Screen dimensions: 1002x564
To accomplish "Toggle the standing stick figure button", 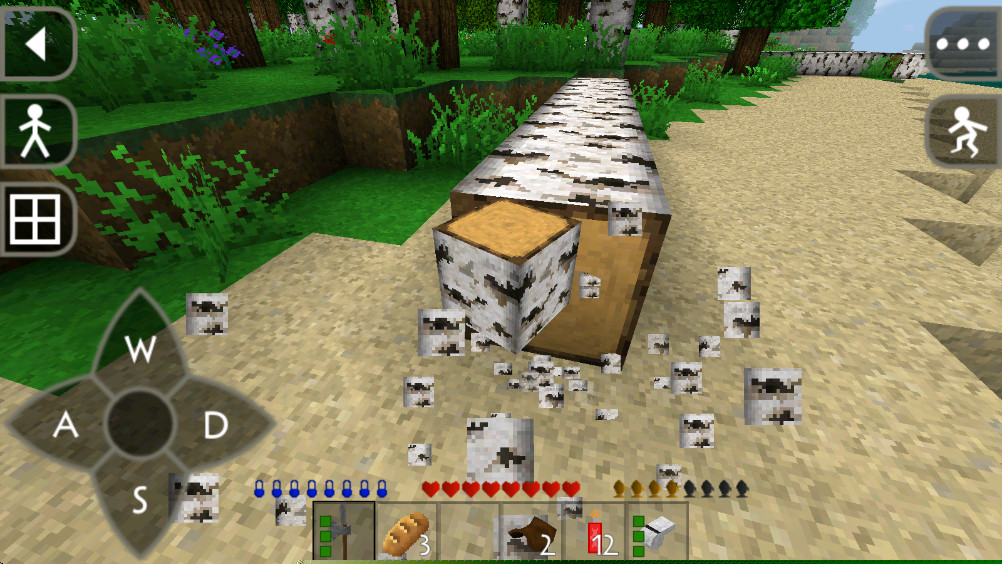I will pos(36,131).
